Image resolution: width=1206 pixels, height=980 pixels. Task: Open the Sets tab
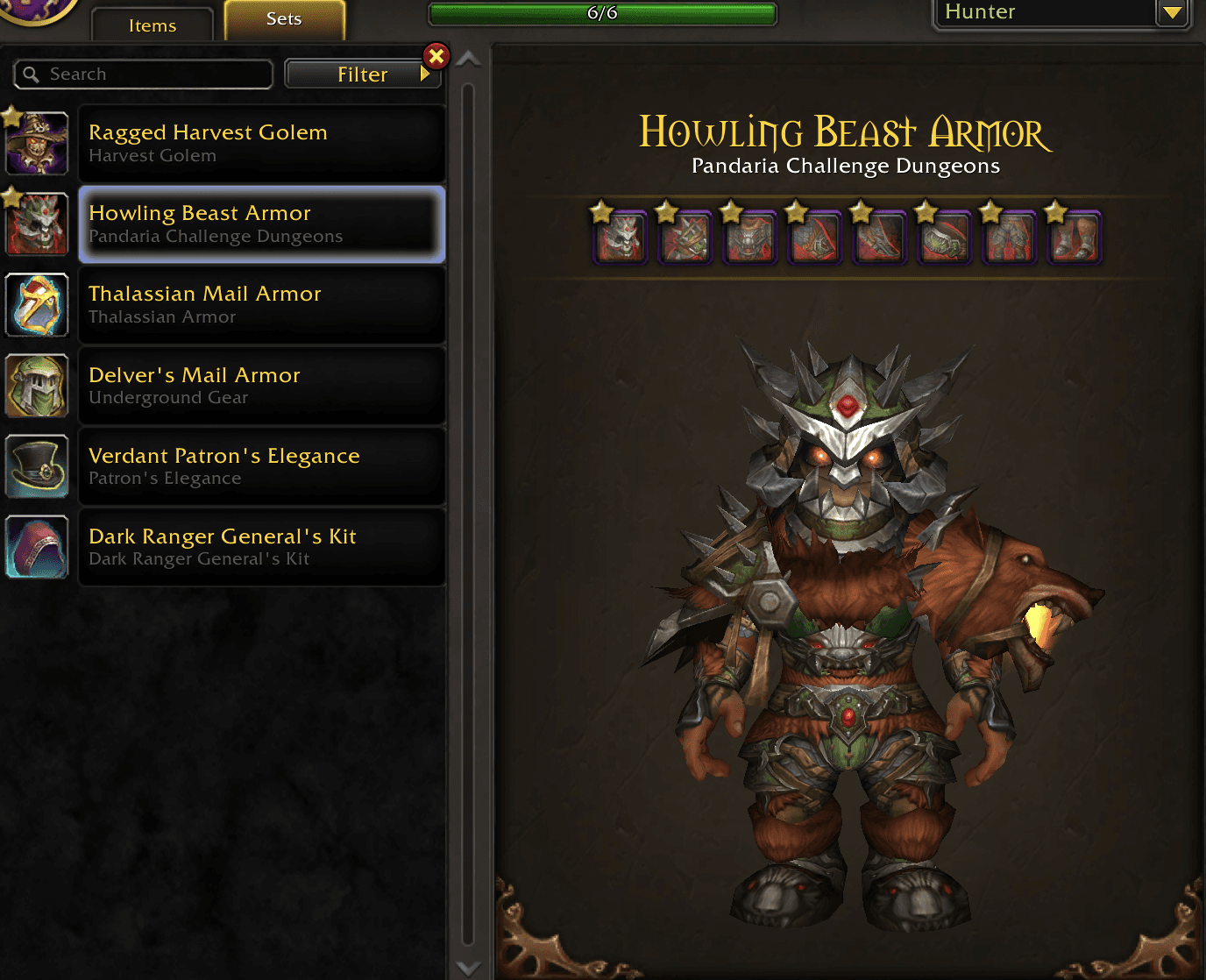(285, 18)
